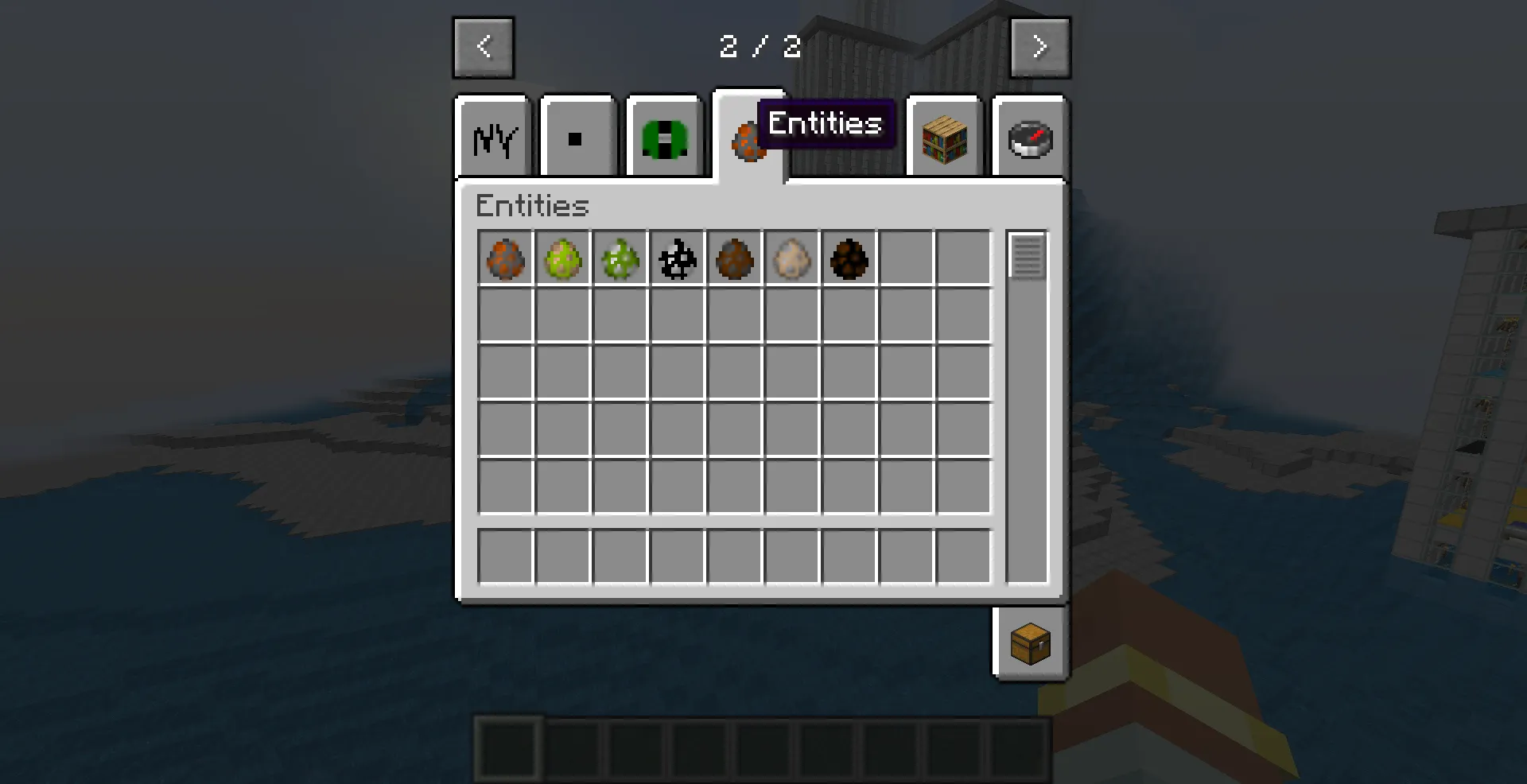Open the green Omnitrix creative tab
Screen dimensions: 1527x784
coord(664,137)
